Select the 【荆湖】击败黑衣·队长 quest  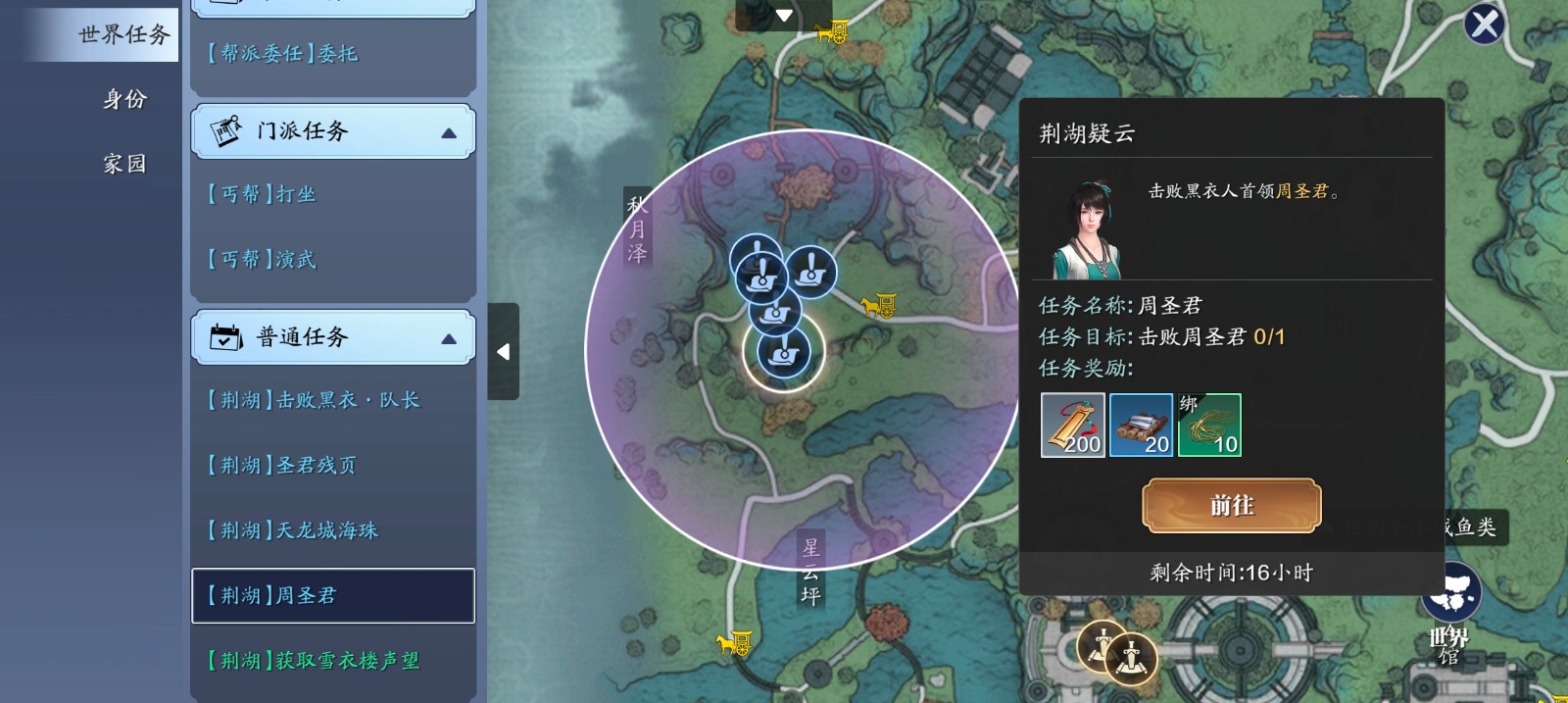click(x=313, y=400)
